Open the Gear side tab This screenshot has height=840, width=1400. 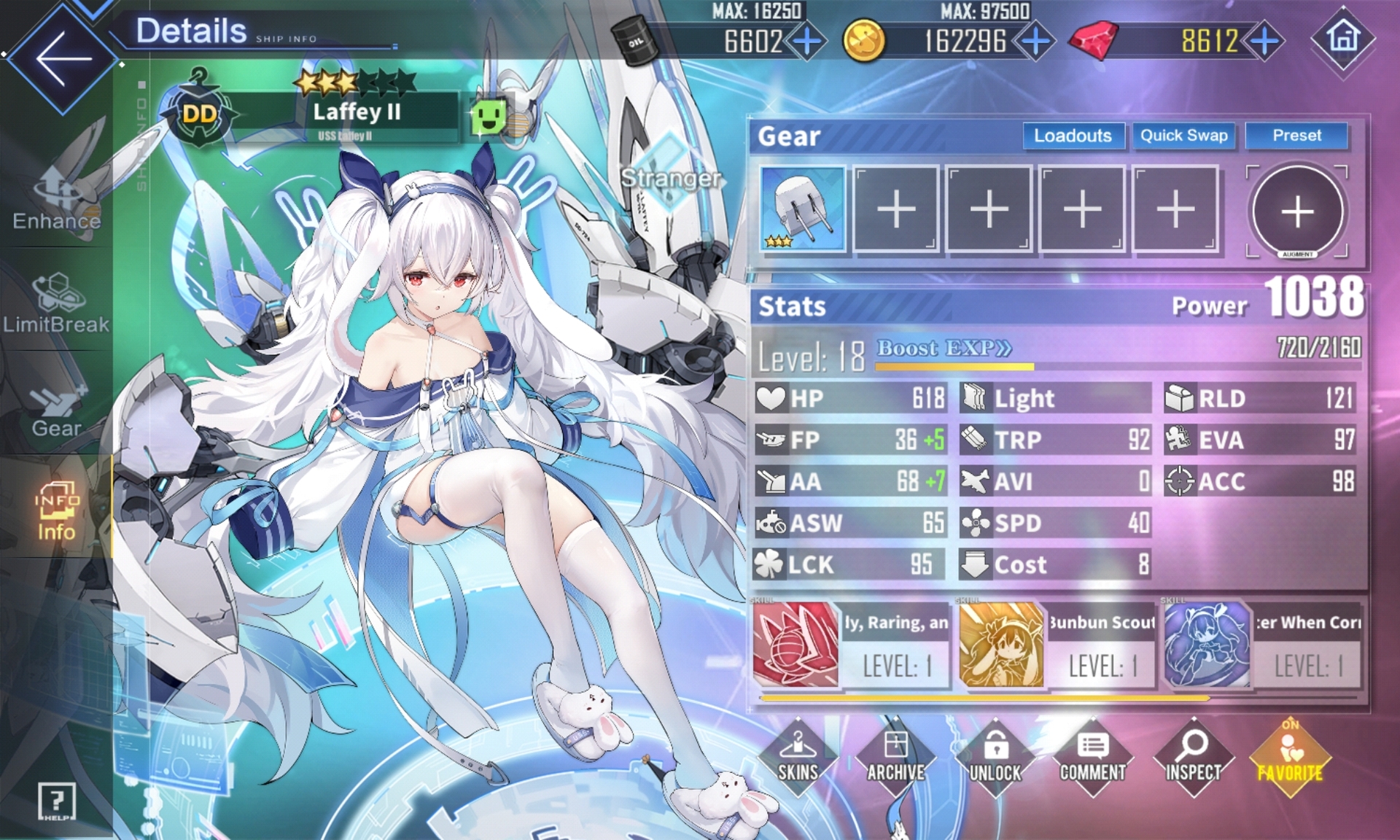pos(57,408)
